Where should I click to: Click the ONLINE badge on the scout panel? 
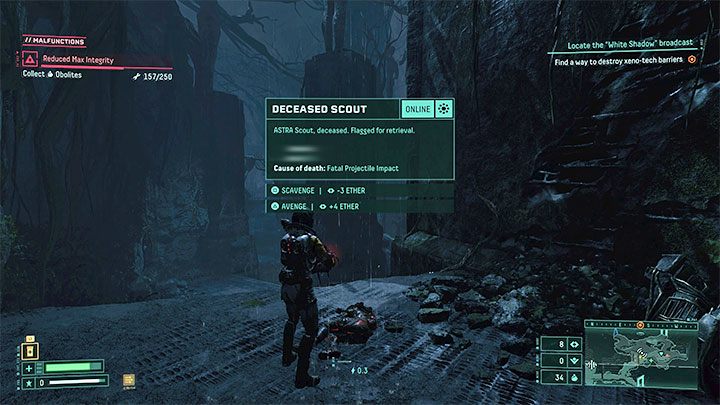pyautogui.click(x=419, y=109)
